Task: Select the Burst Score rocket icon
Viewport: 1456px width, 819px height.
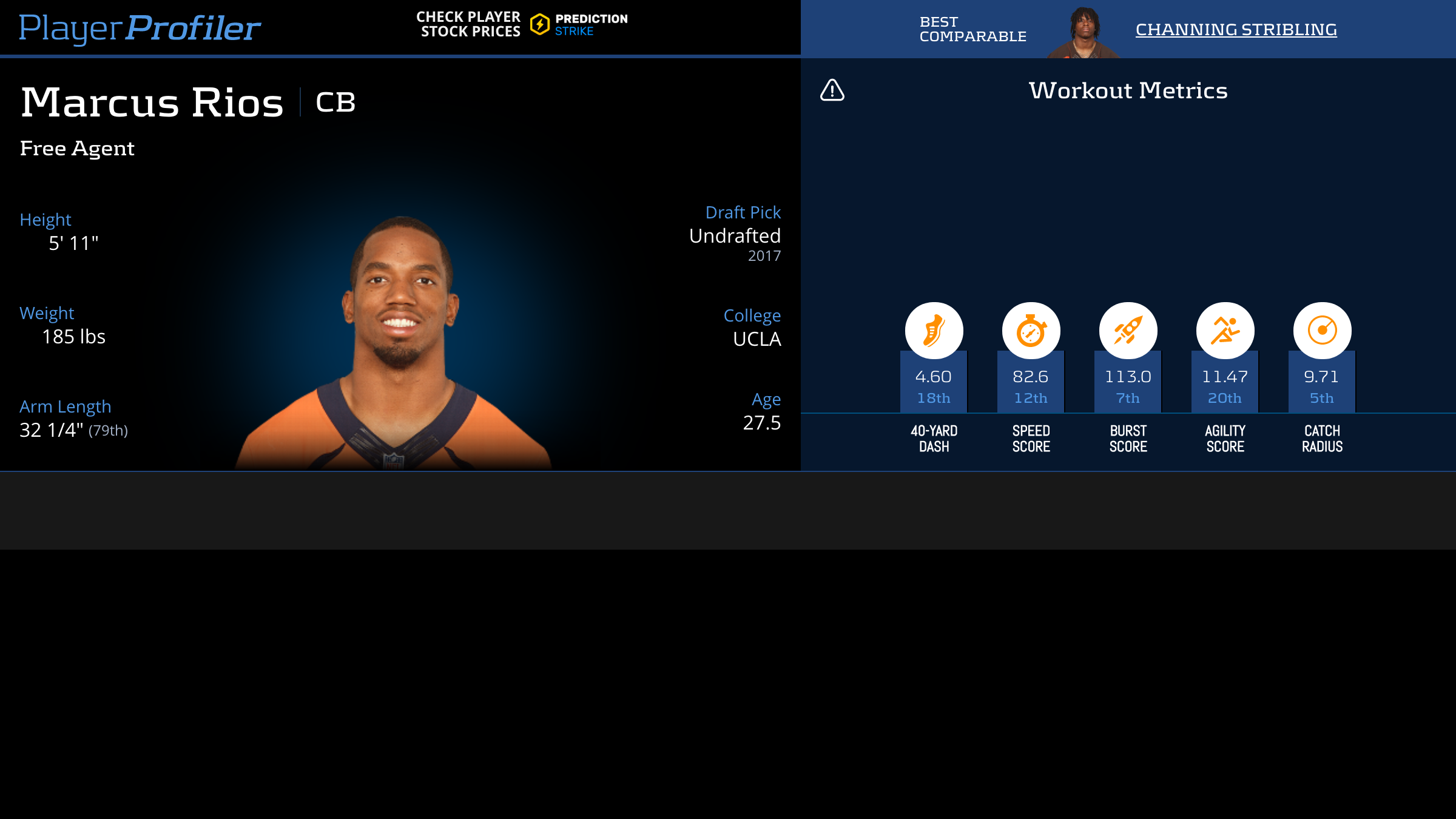Action: (x=1128, y=331)
